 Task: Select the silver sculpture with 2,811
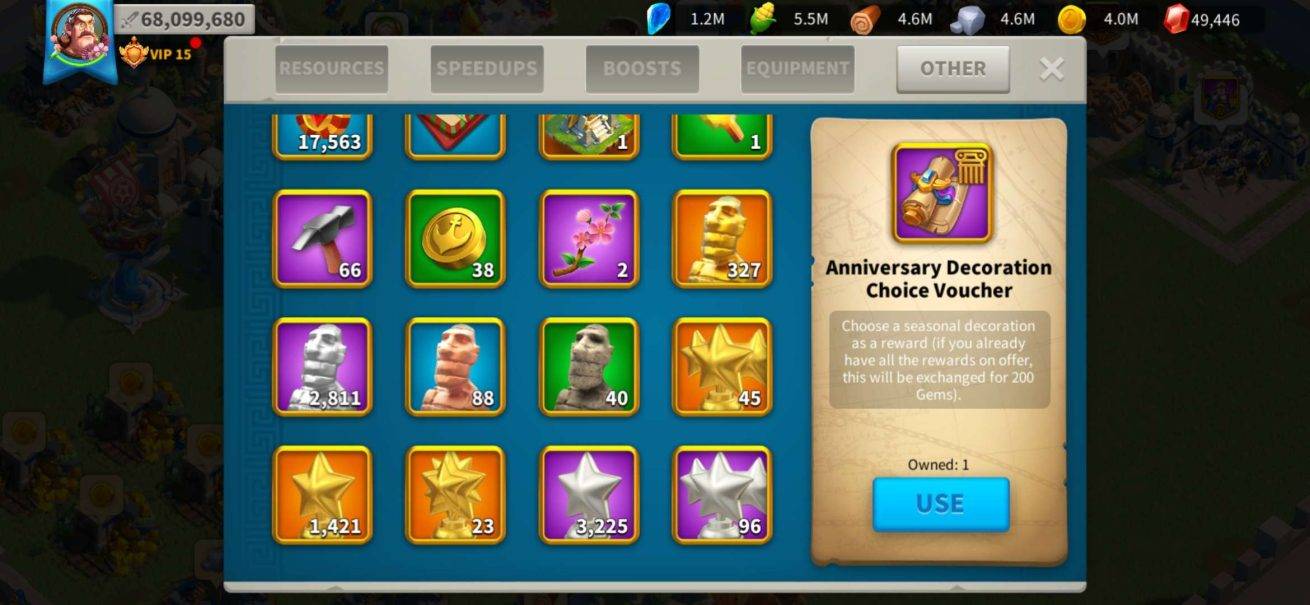point(322,367)
